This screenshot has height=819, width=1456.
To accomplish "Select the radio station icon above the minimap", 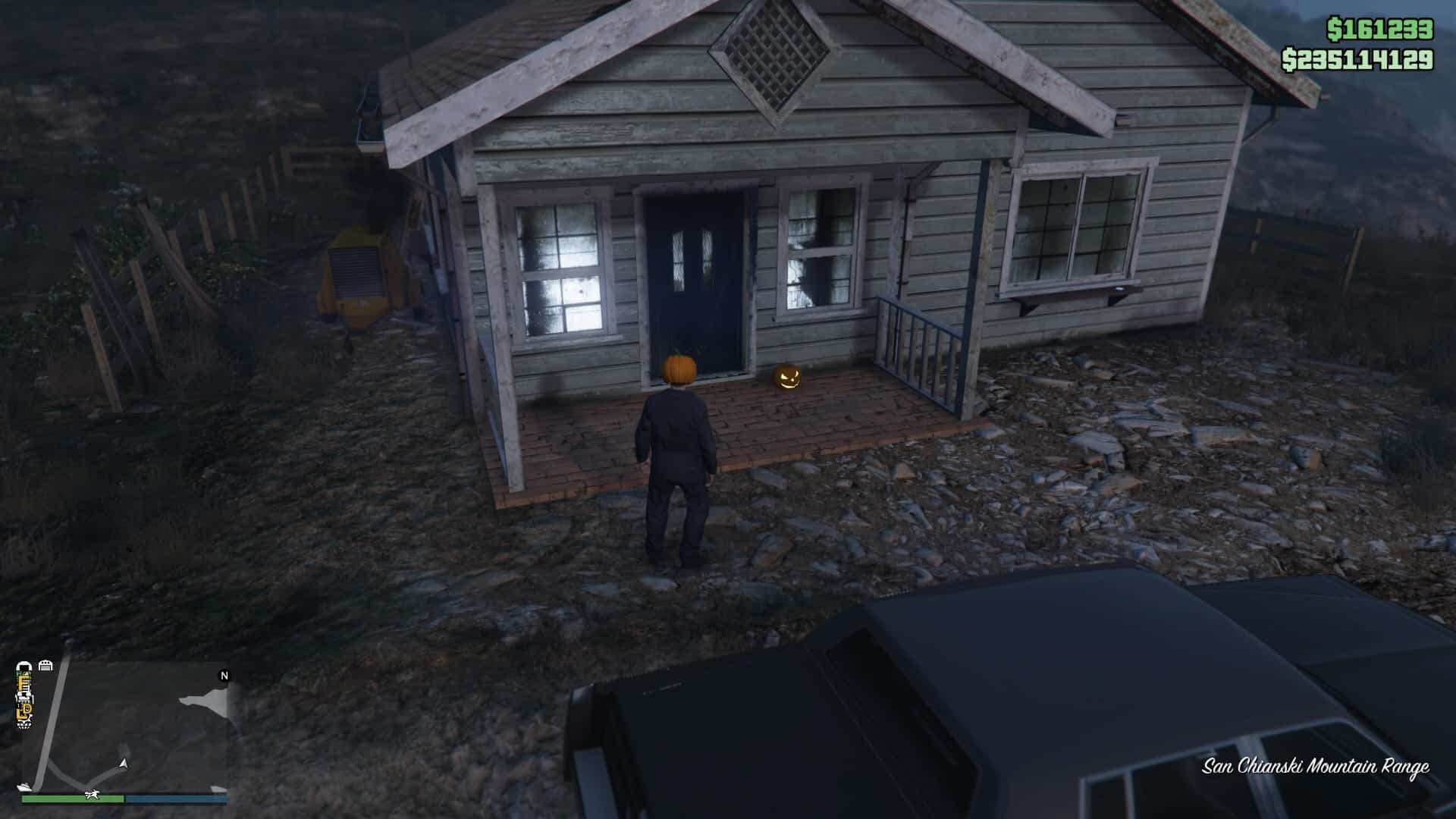I will (x=25, y=666).
